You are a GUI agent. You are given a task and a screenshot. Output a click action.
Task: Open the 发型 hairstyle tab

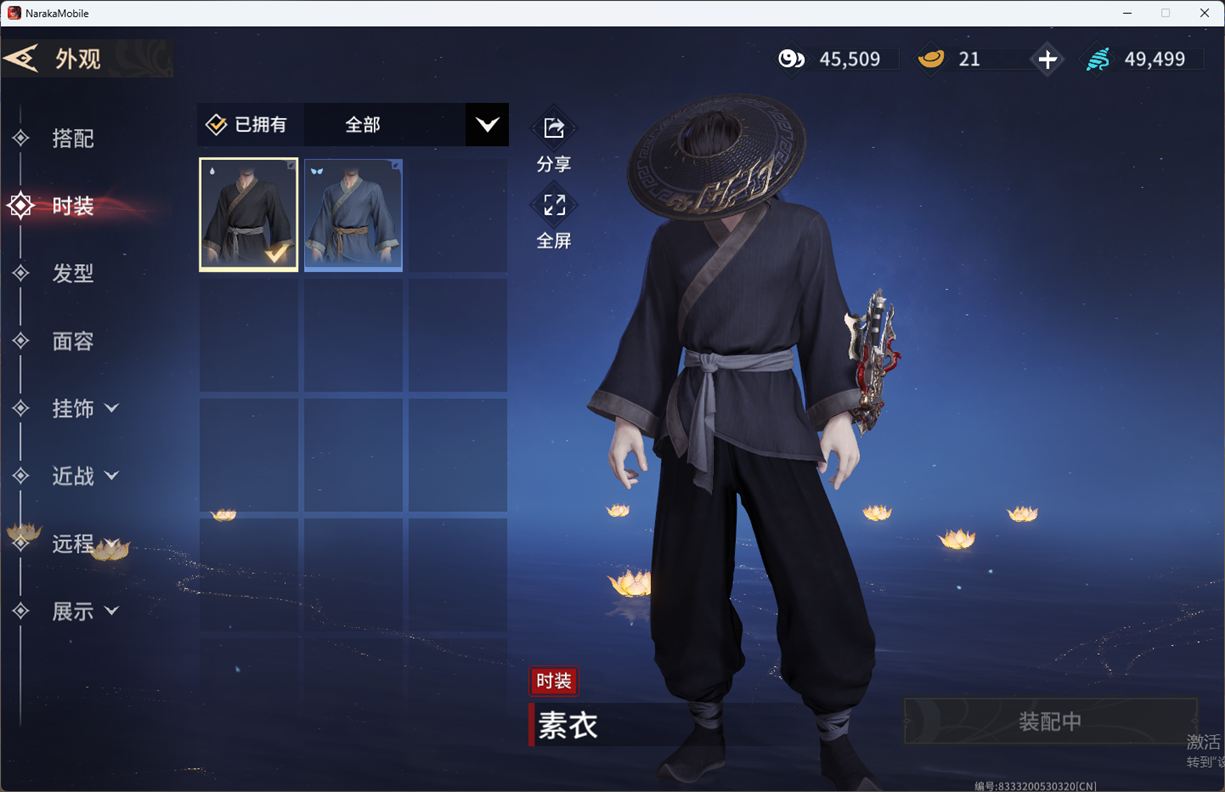pos(72,273)
